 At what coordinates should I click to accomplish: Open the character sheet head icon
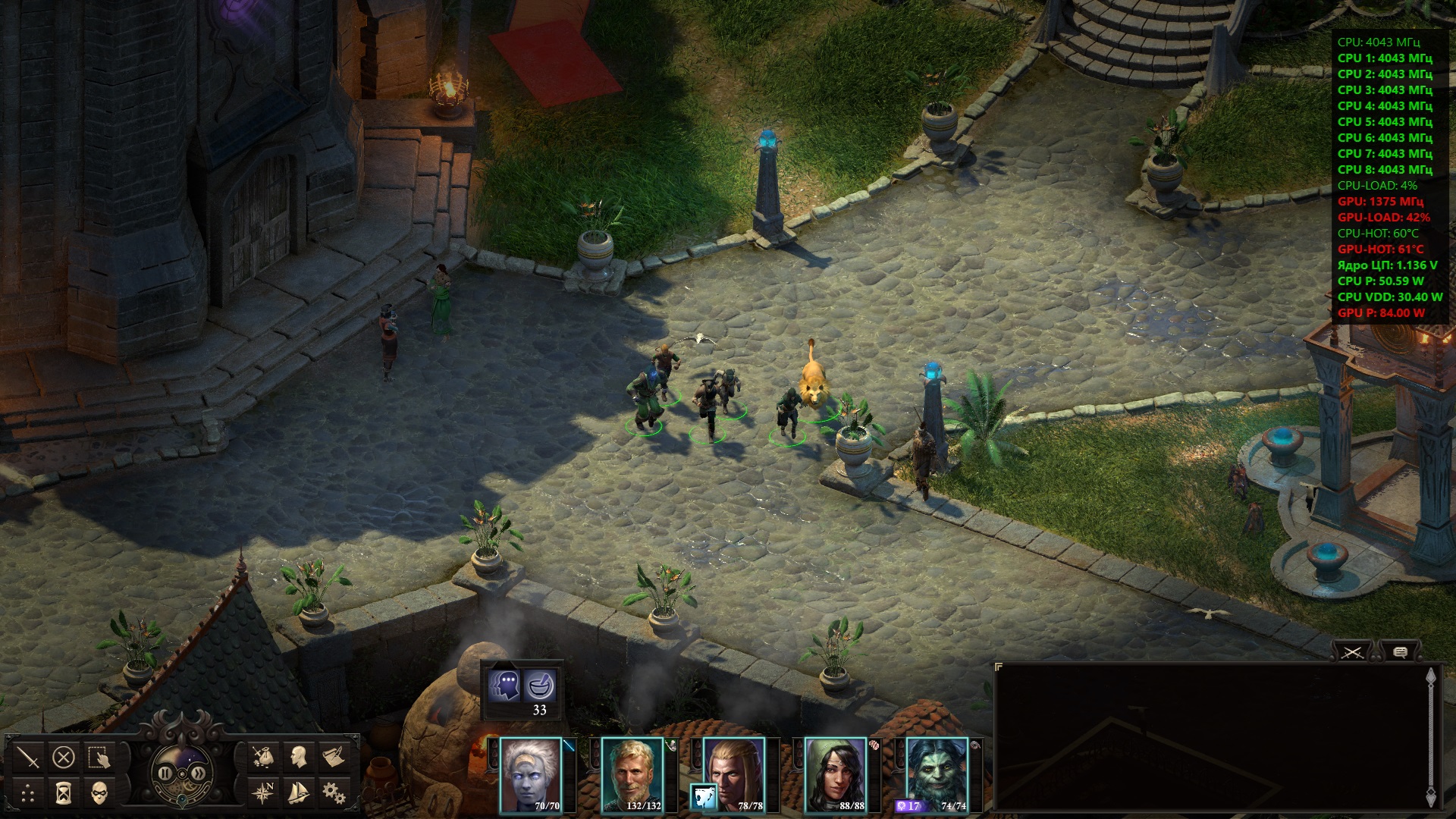[x=299, y=757]
